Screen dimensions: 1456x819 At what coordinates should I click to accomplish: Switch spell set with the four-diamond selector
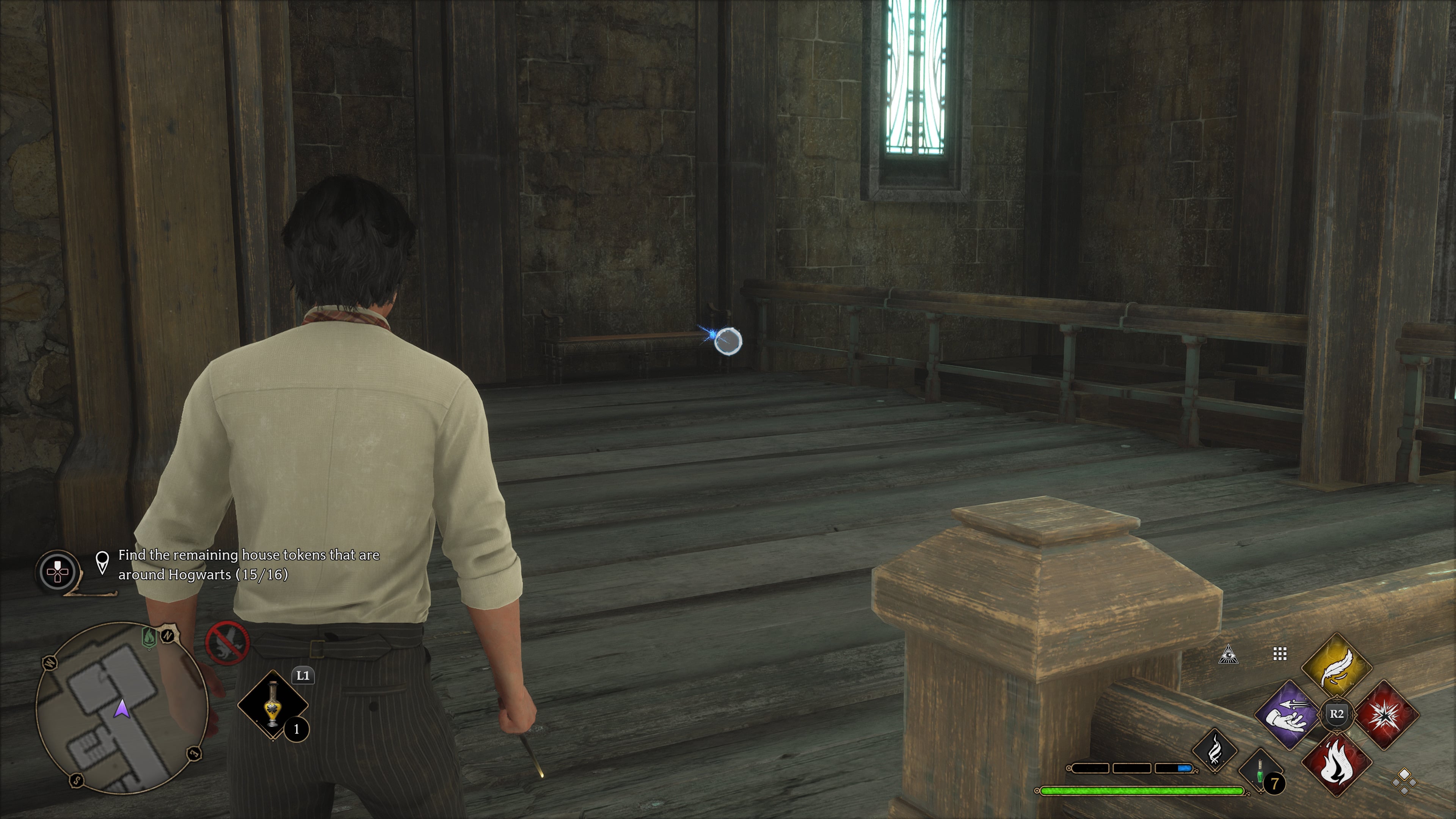click(1404, 782)
